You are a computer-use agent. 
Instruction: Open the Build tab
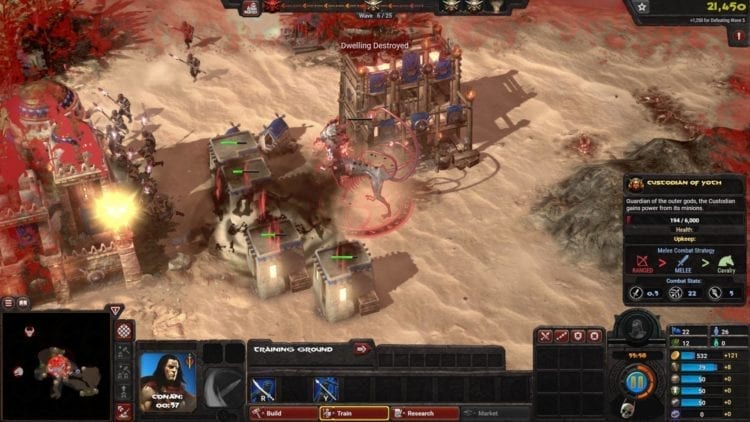click(281, 412)
